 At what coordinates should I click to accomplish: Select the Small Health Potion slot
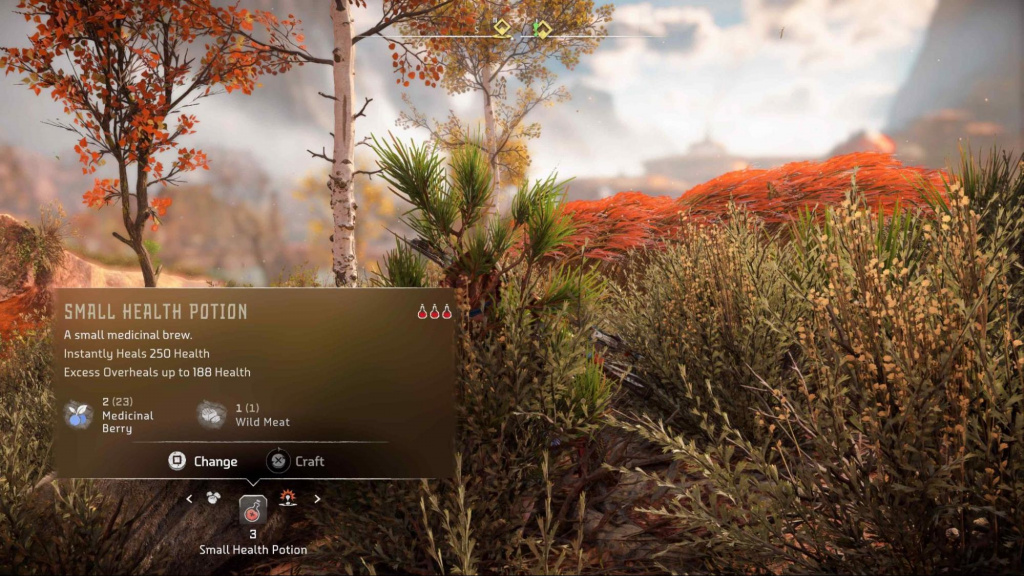pos(253,511)
